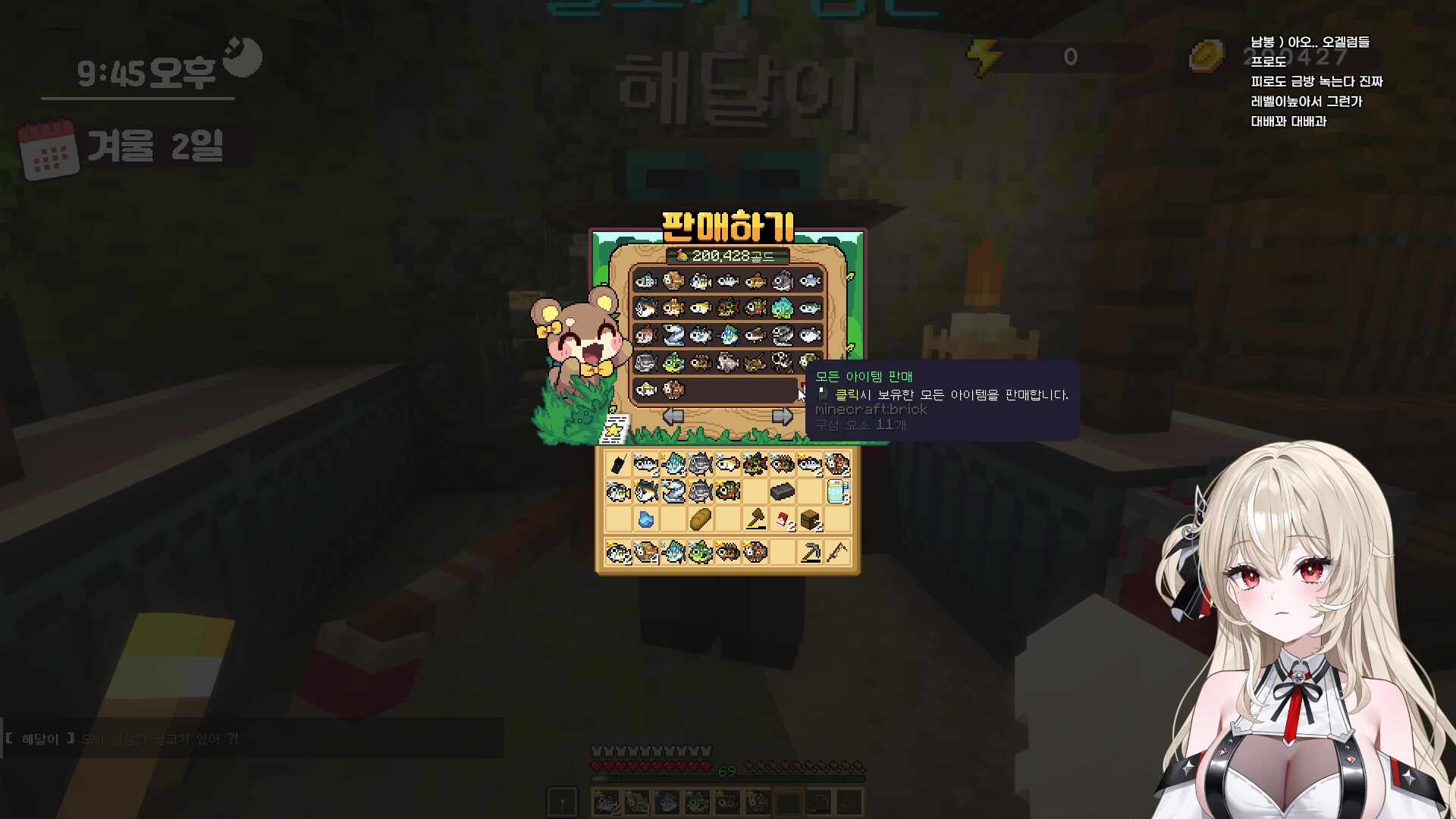Click the water bottle item in the inventory
Image resolution: width=1456 pixels, height=819 pixels.
click(x=836, y=491)
